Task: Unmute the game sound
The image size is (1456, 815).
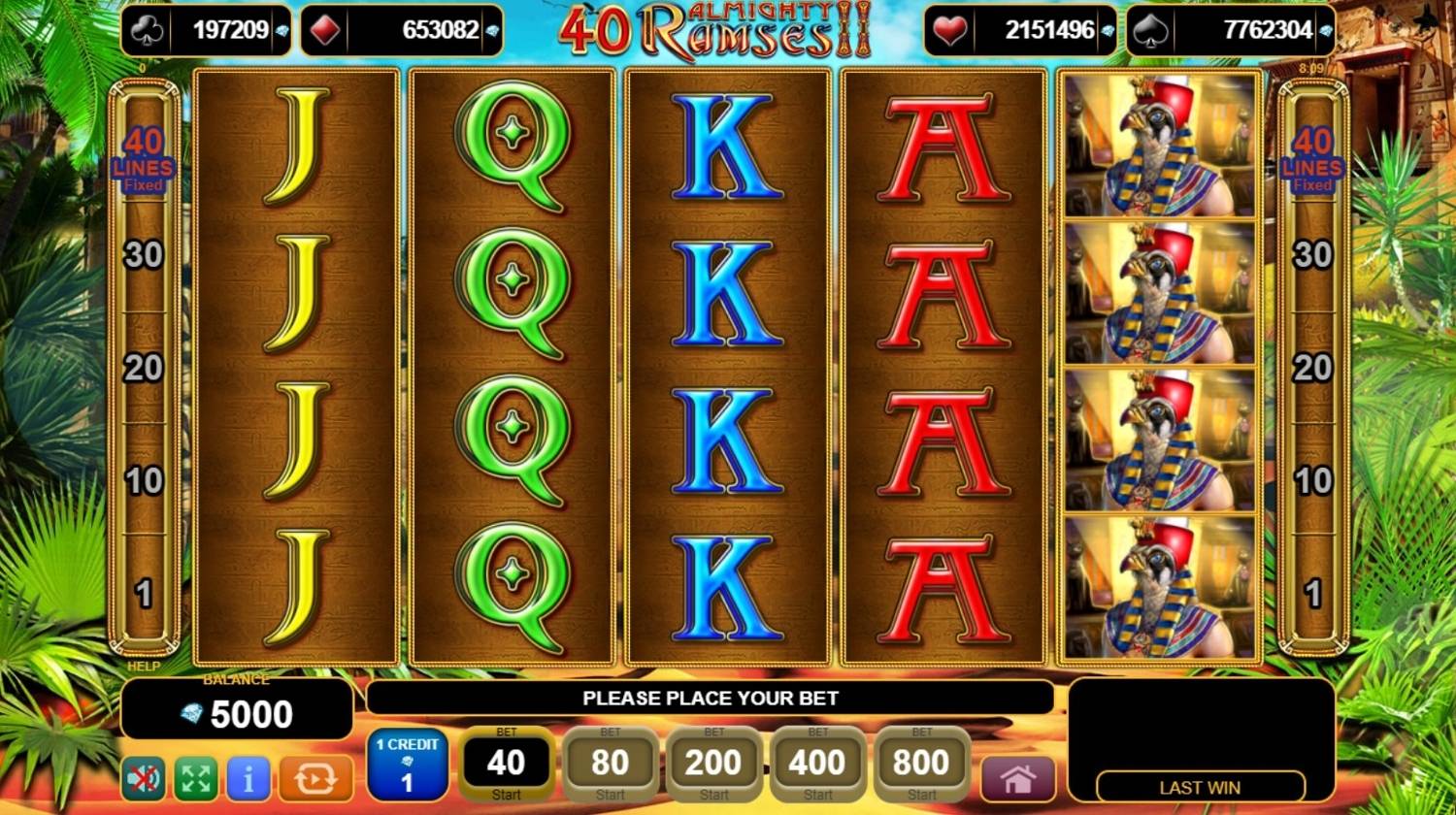Action: coord(143,778)
